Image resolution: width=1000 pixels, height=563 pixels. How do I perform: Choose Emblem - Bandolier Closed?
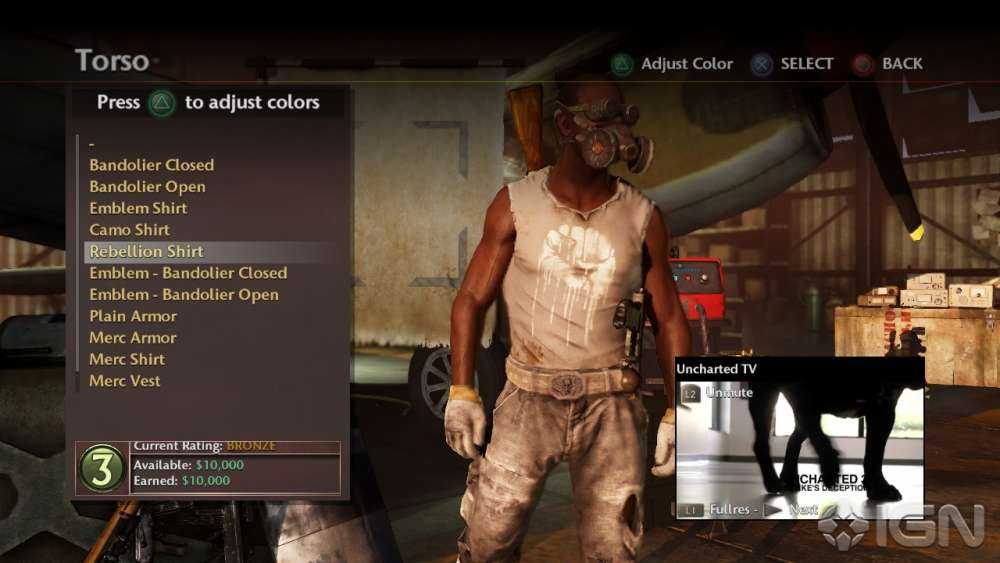188,273
